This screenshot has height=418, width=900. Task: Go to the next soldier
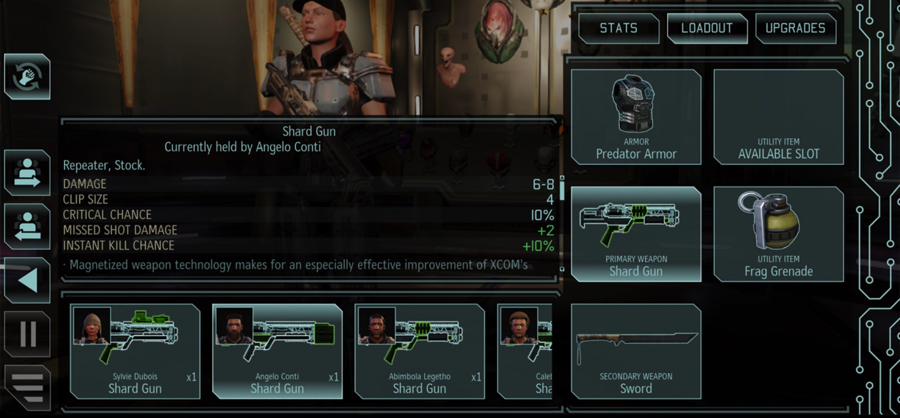coord(27,173)
